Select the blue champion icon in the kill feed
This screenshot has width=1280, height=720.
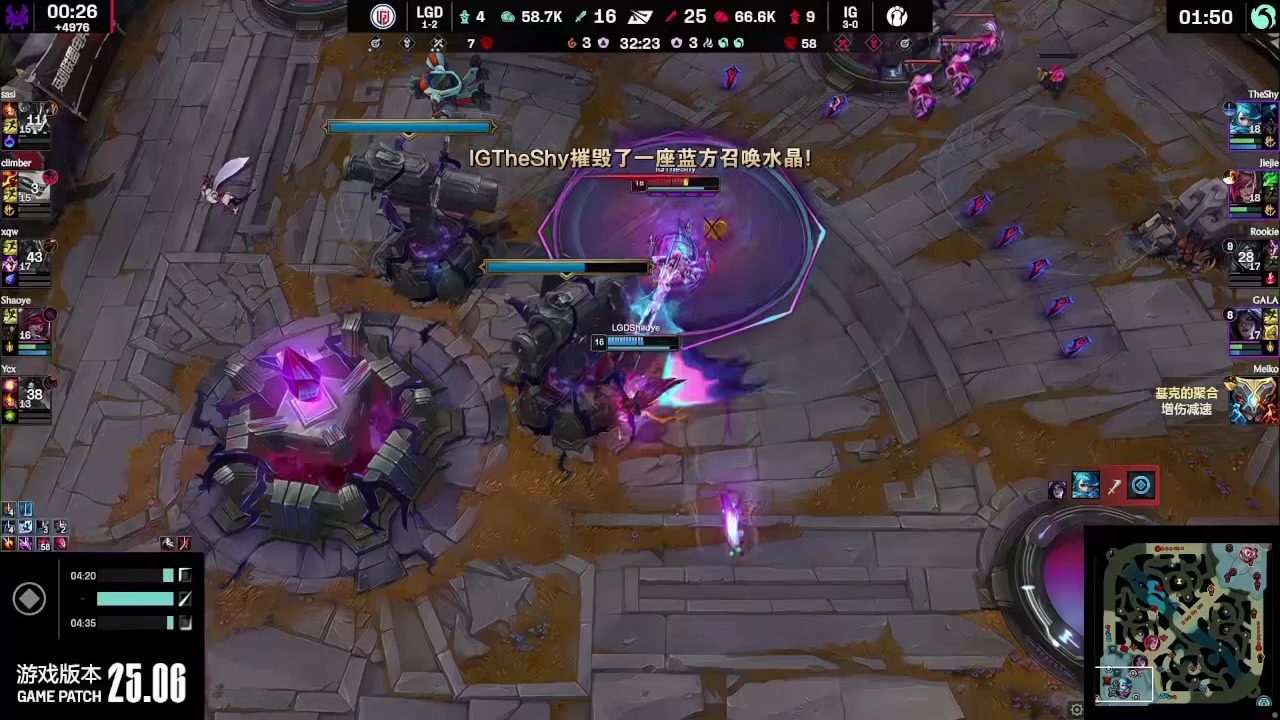[1085, 486]
